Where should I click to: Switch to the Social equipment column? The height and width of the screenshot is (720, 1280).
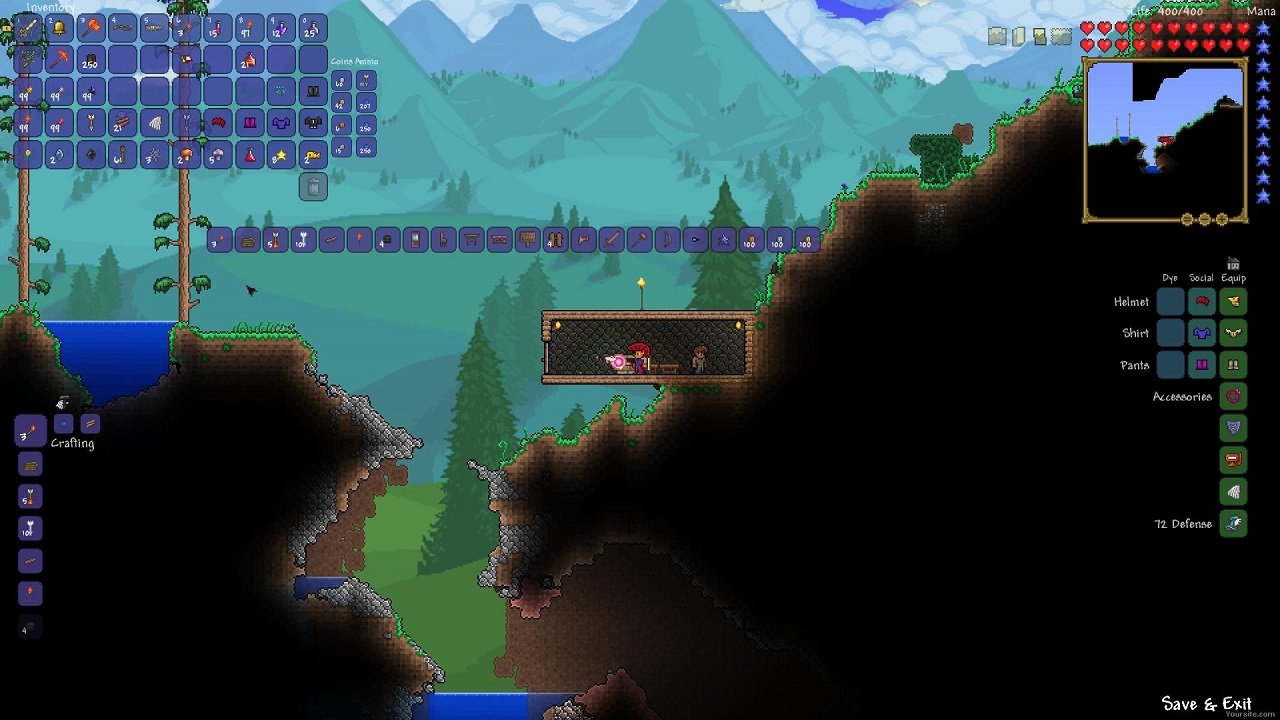[x=1201, y=277]
